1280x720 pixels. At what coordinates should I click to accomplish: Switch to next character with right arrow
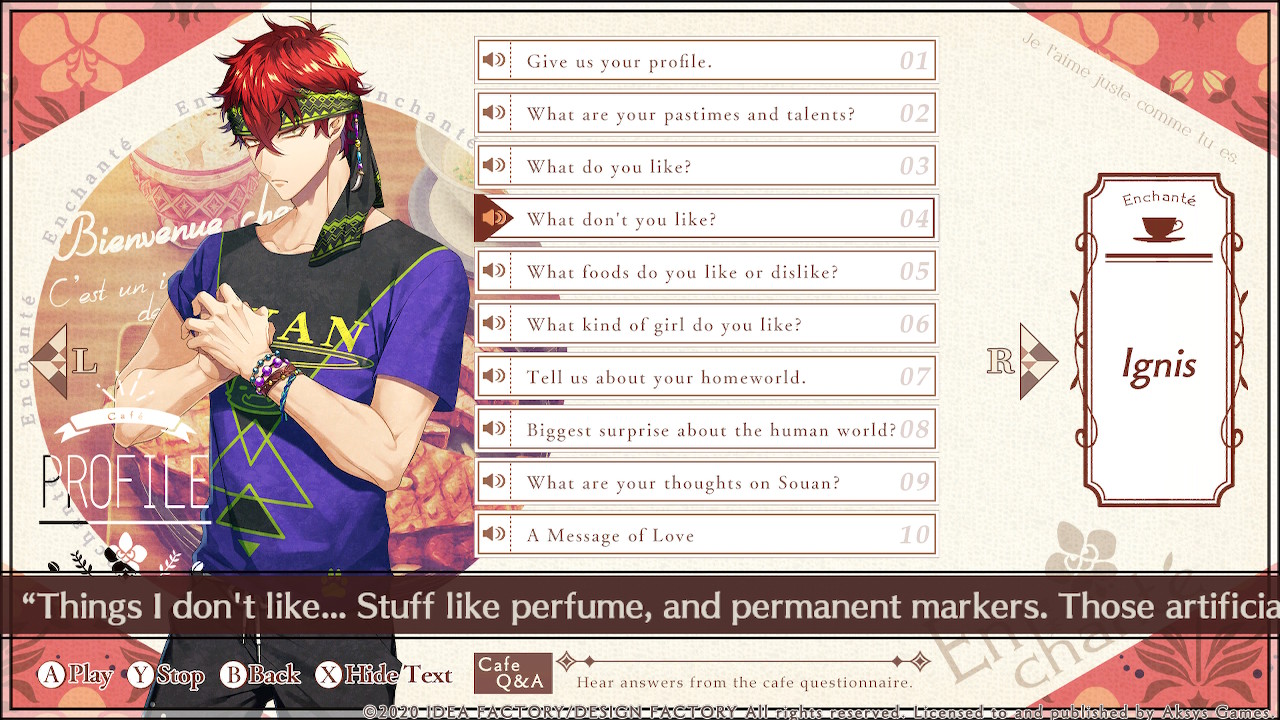1036,361
